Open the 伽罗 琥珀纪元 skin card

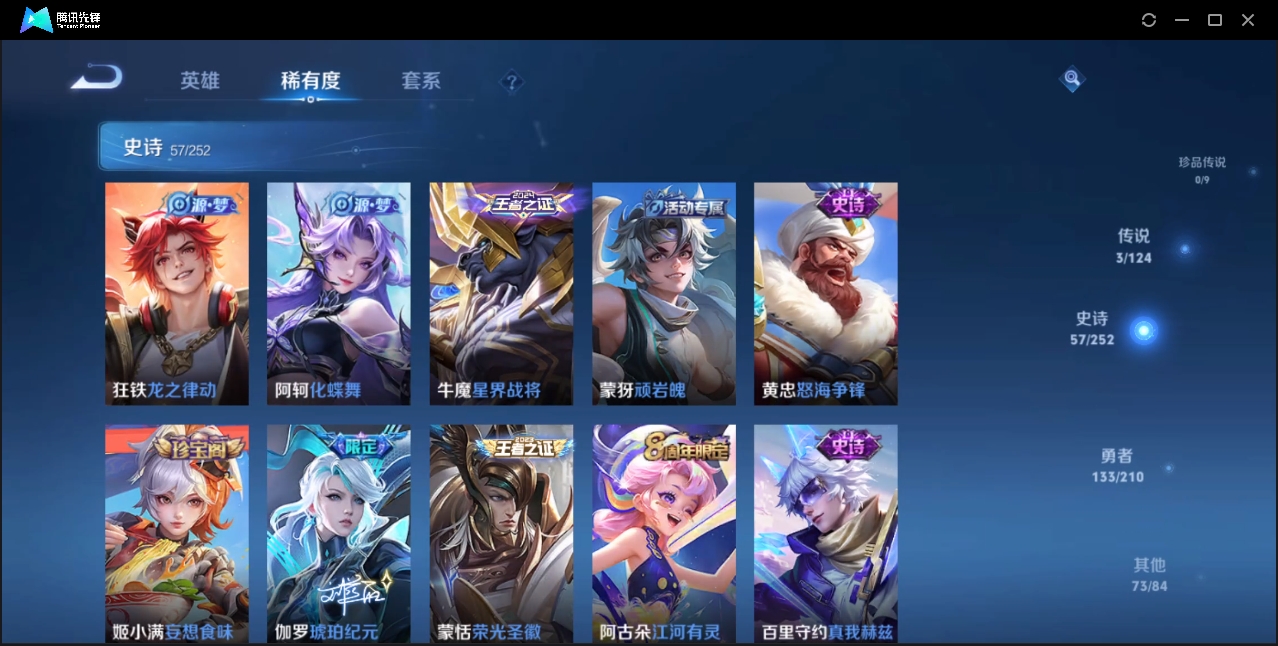339,533
